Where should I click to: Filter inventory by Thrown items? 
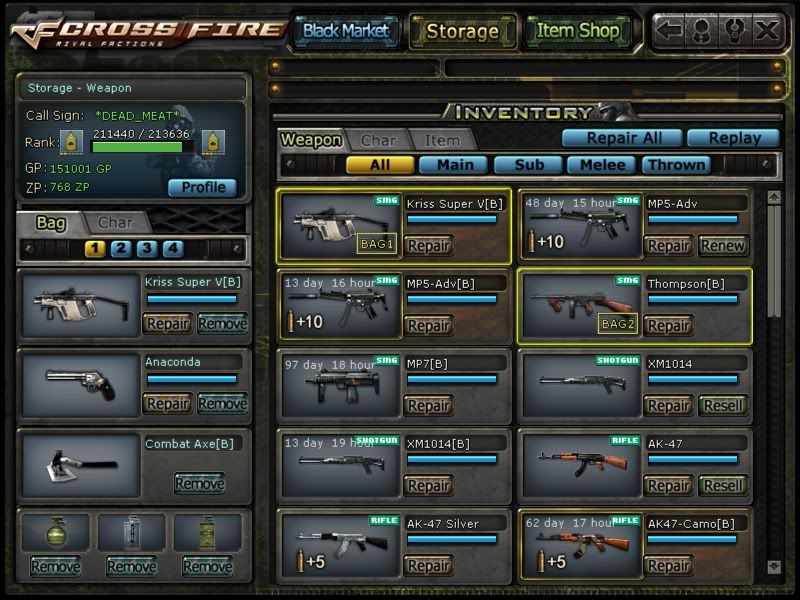[676, 165]
